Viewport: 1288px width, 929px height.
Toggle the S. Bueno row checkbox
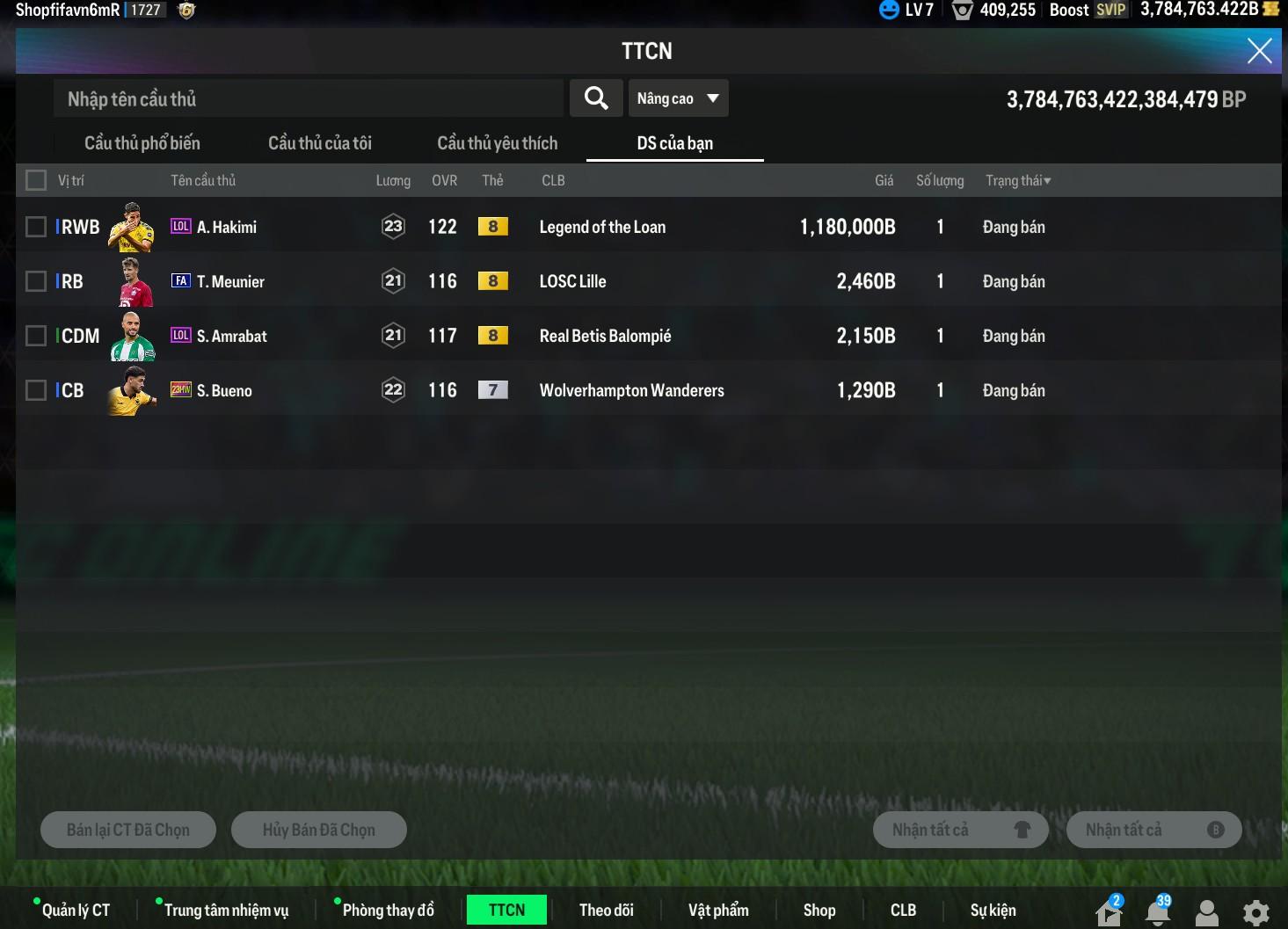coord(36,390)
